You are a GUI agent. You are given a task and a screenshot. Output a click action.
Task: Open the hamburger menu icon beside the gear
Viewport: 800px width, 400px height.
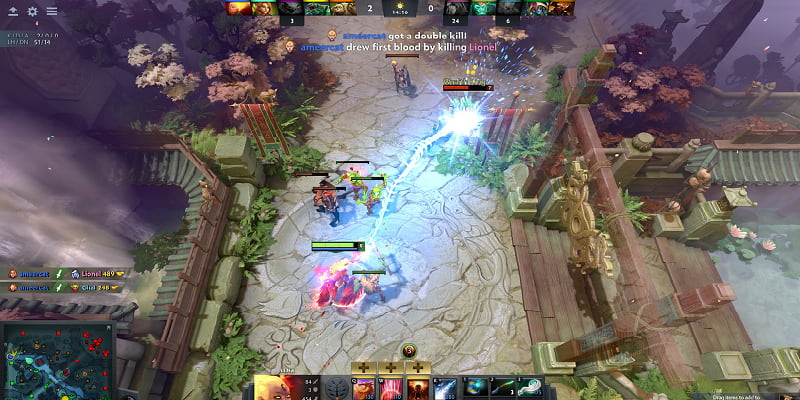click(51, 11)
